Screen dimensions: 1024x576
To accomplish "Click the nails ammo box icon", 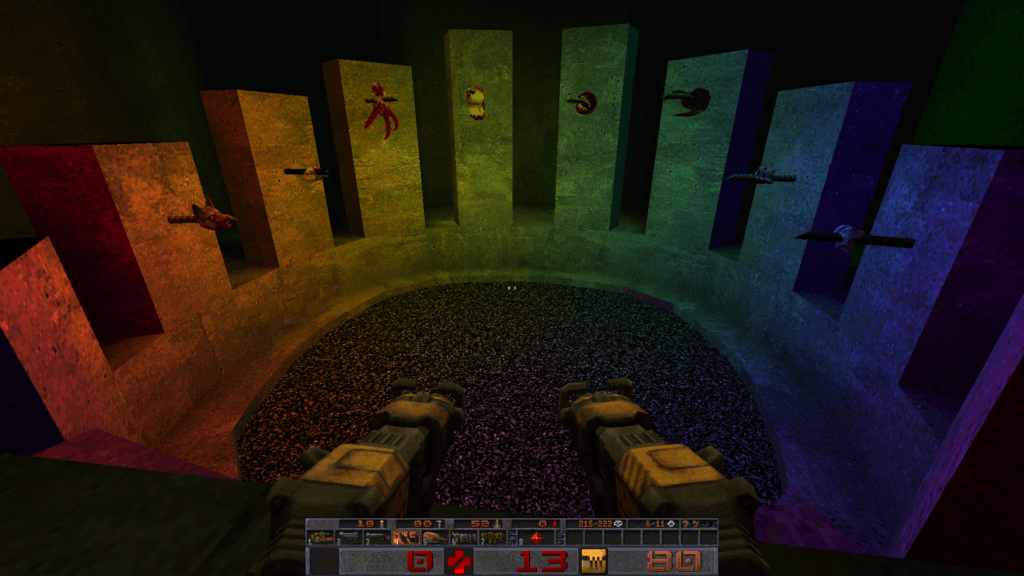I will point(594,561).
